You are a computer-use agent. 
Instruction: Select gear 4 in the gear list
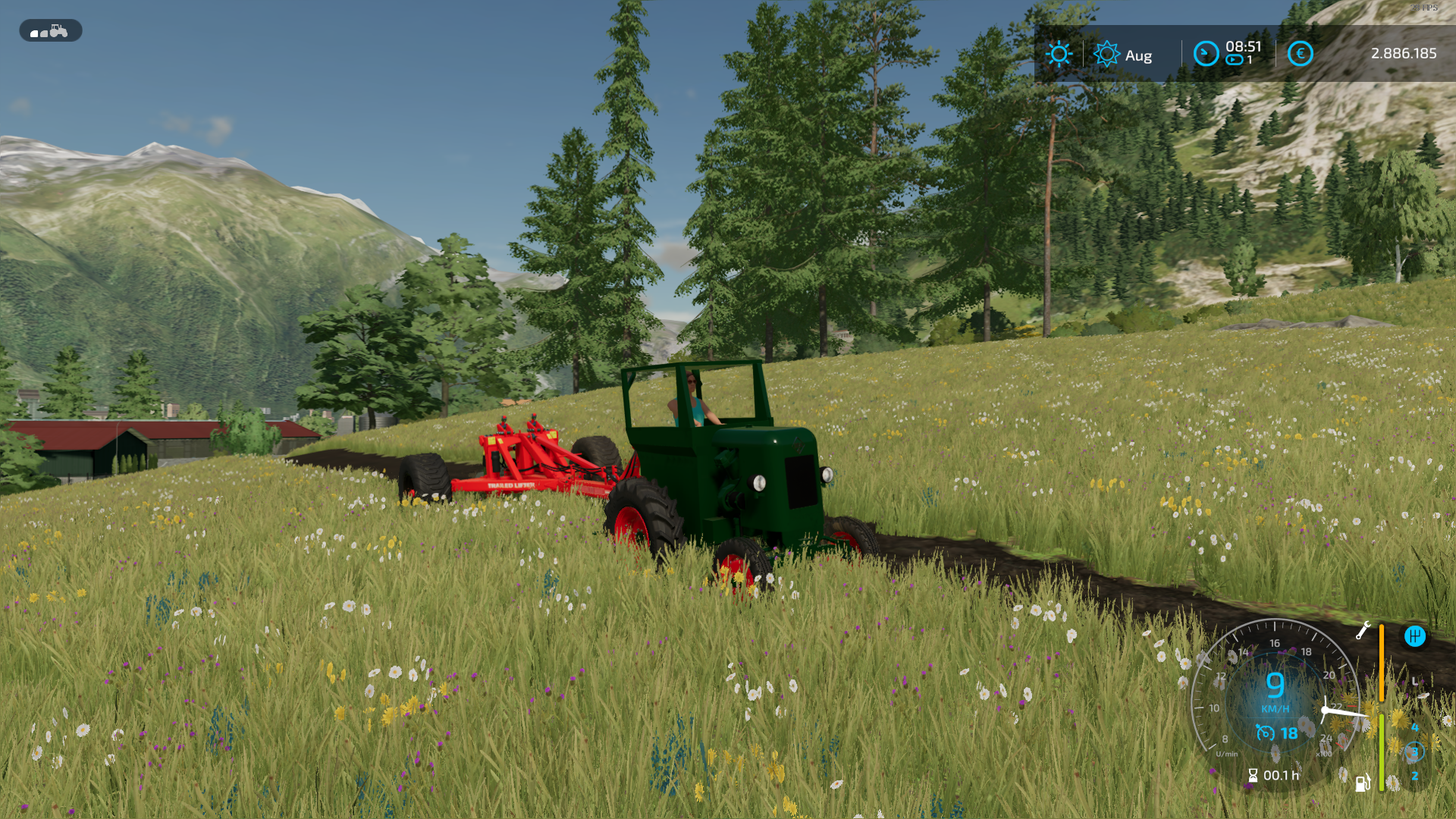point(1414,727)
